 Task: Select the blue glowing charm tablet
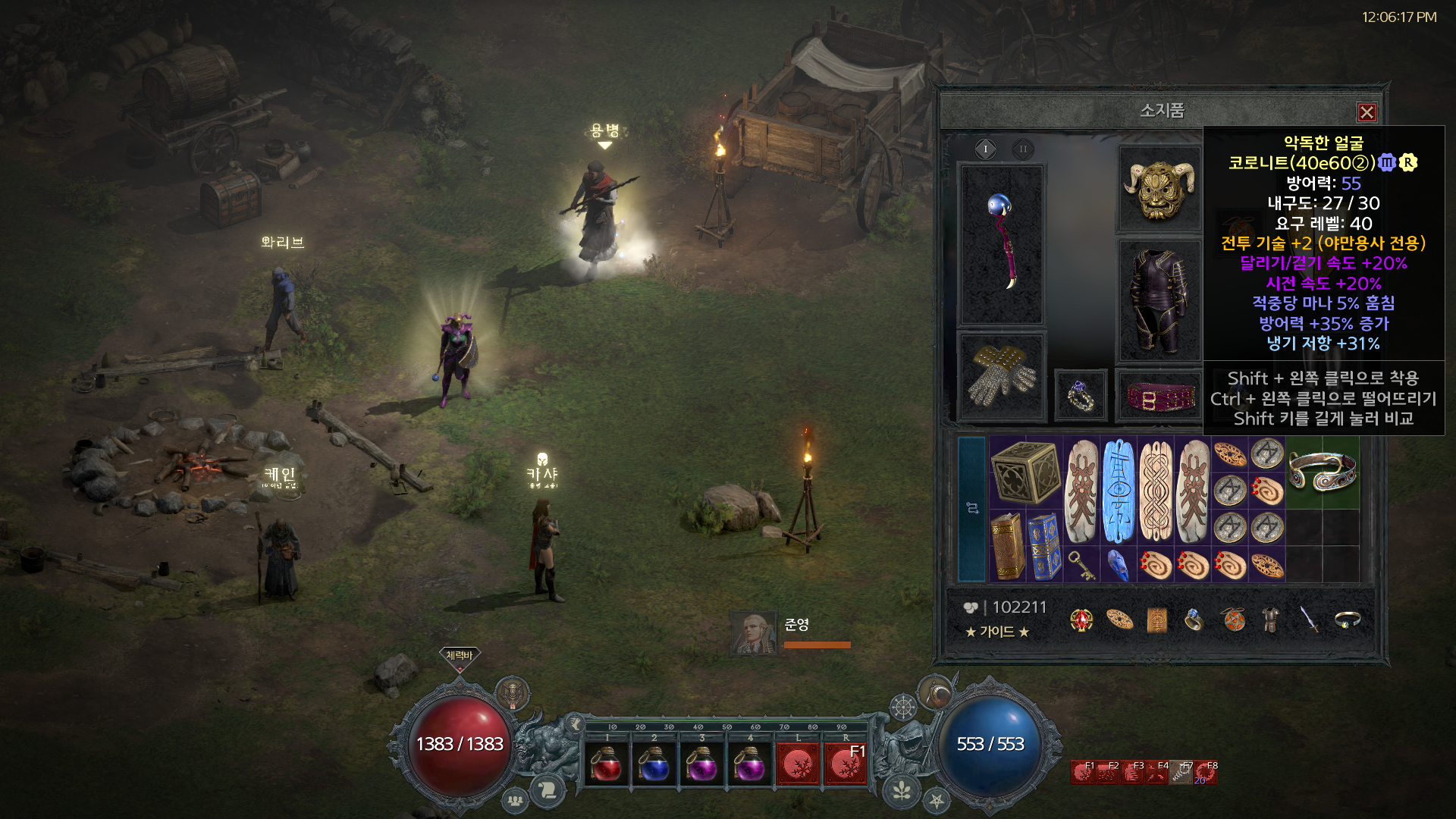point(1119,491)
